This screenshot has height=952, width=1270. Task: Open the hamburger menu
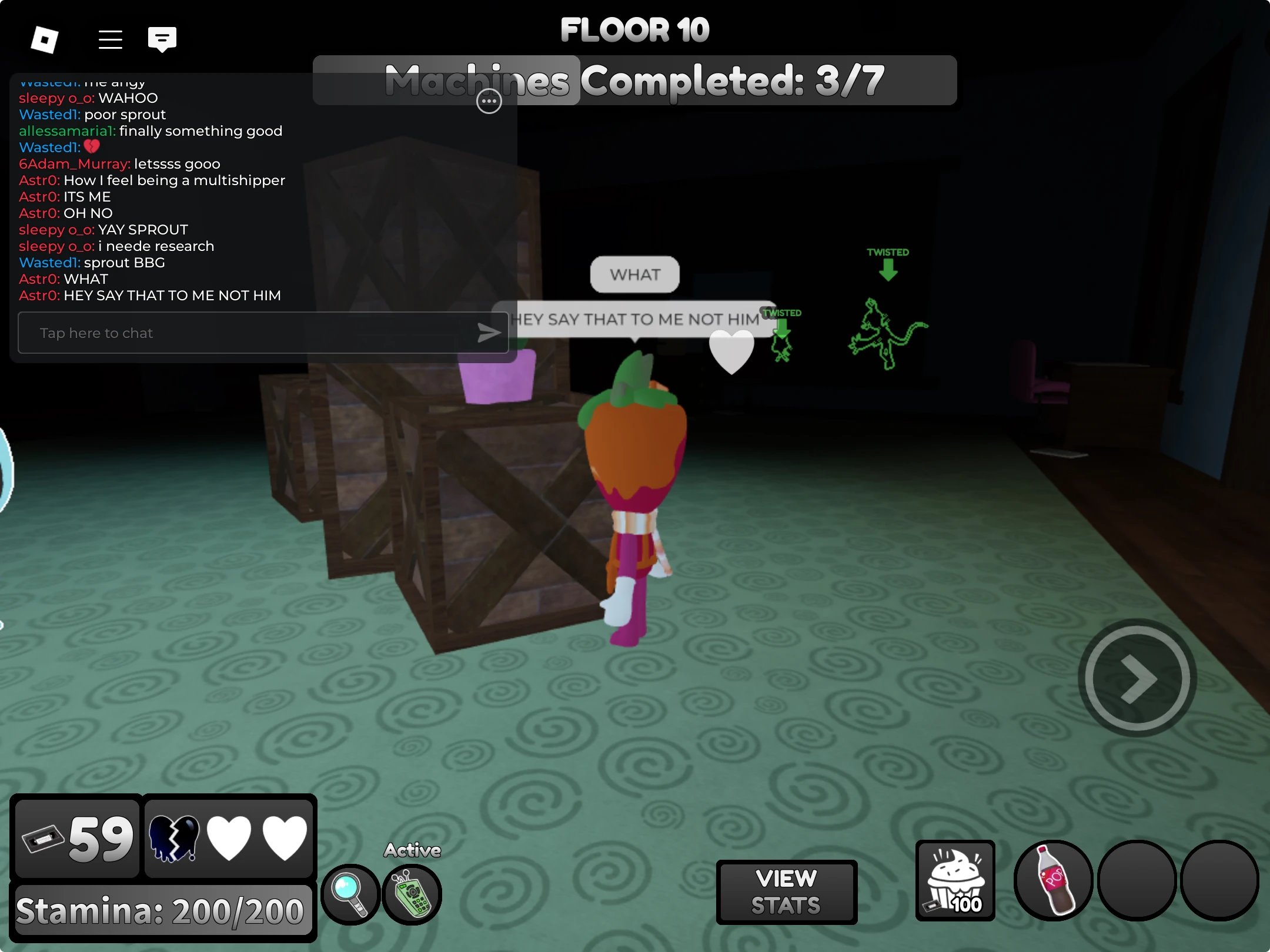pos(111,39)
